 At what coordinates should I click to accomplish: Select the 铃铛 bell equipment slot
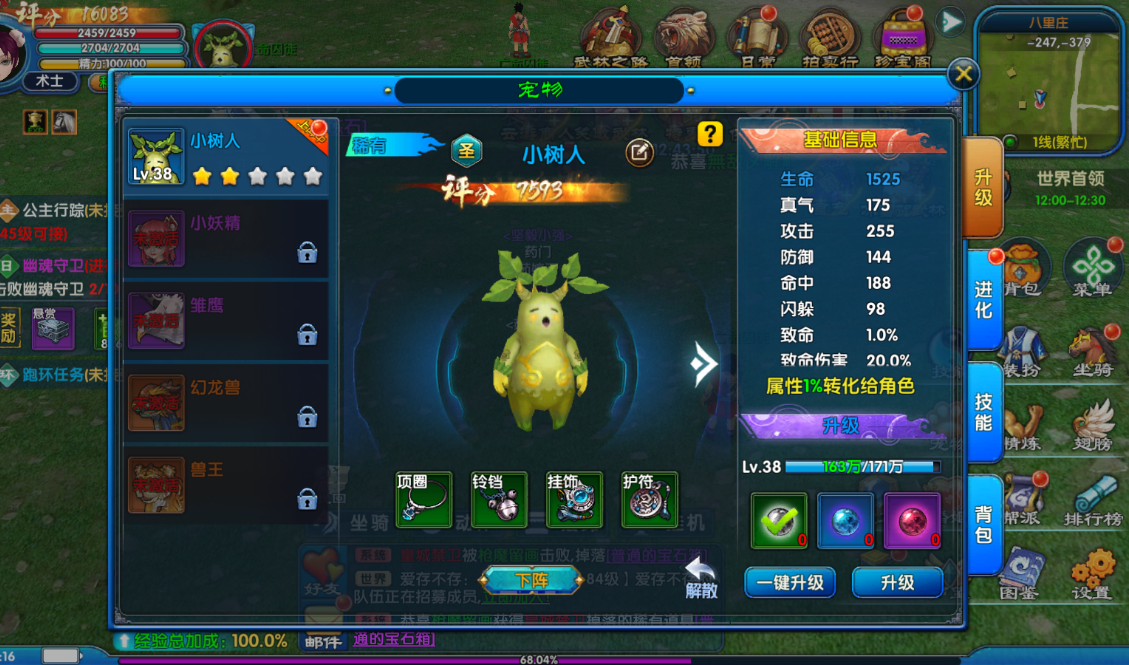(499, 500)
